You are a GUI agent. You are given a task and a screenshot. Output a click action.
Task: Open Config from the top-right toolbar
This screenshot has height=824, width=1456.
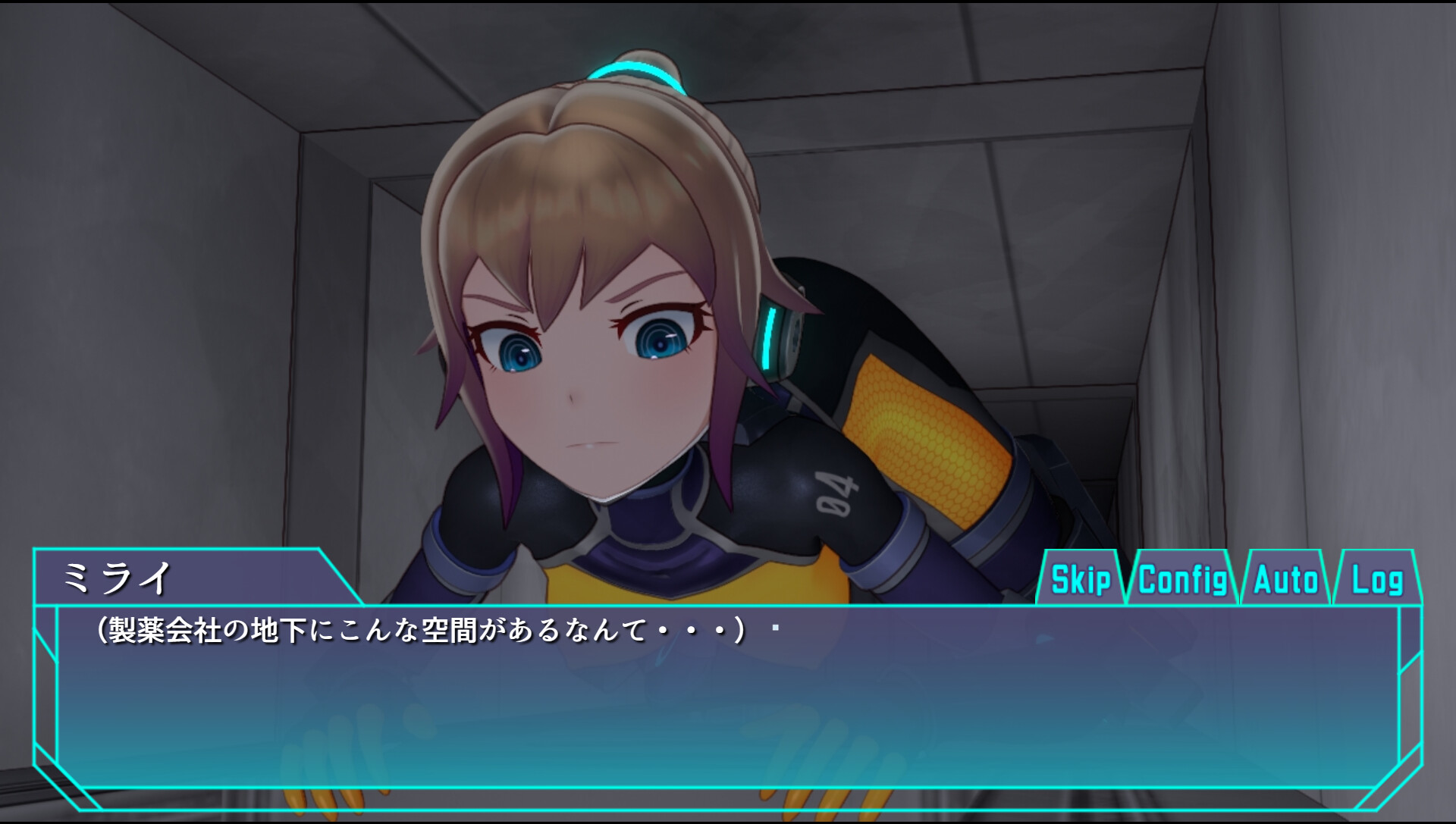(1183, 581)
